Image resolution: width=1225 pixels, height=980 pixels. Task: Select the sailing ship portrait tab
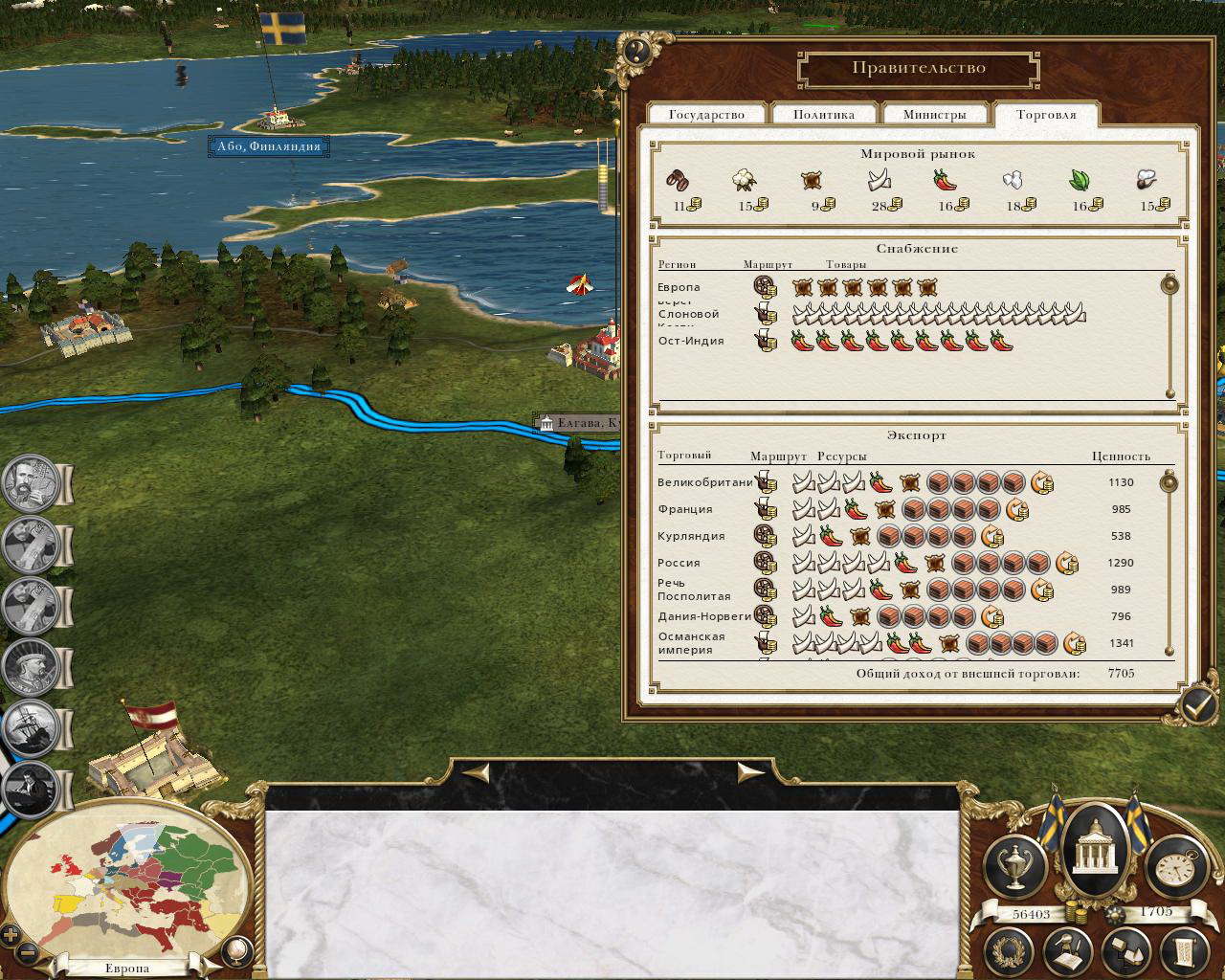29,728
